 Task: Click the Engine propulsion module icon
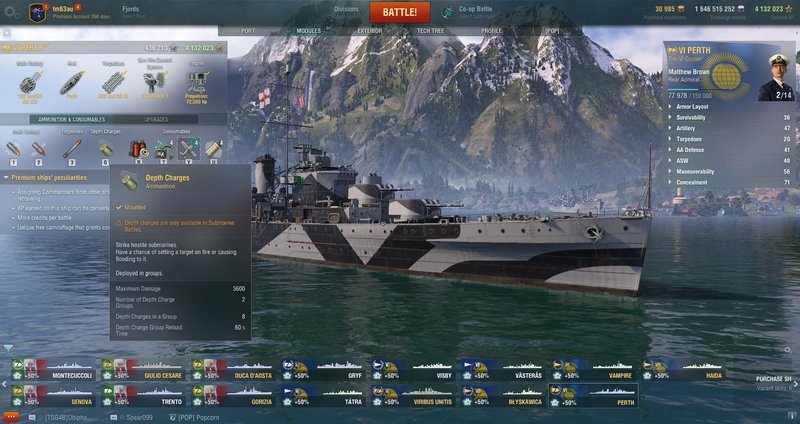(196, 84)
